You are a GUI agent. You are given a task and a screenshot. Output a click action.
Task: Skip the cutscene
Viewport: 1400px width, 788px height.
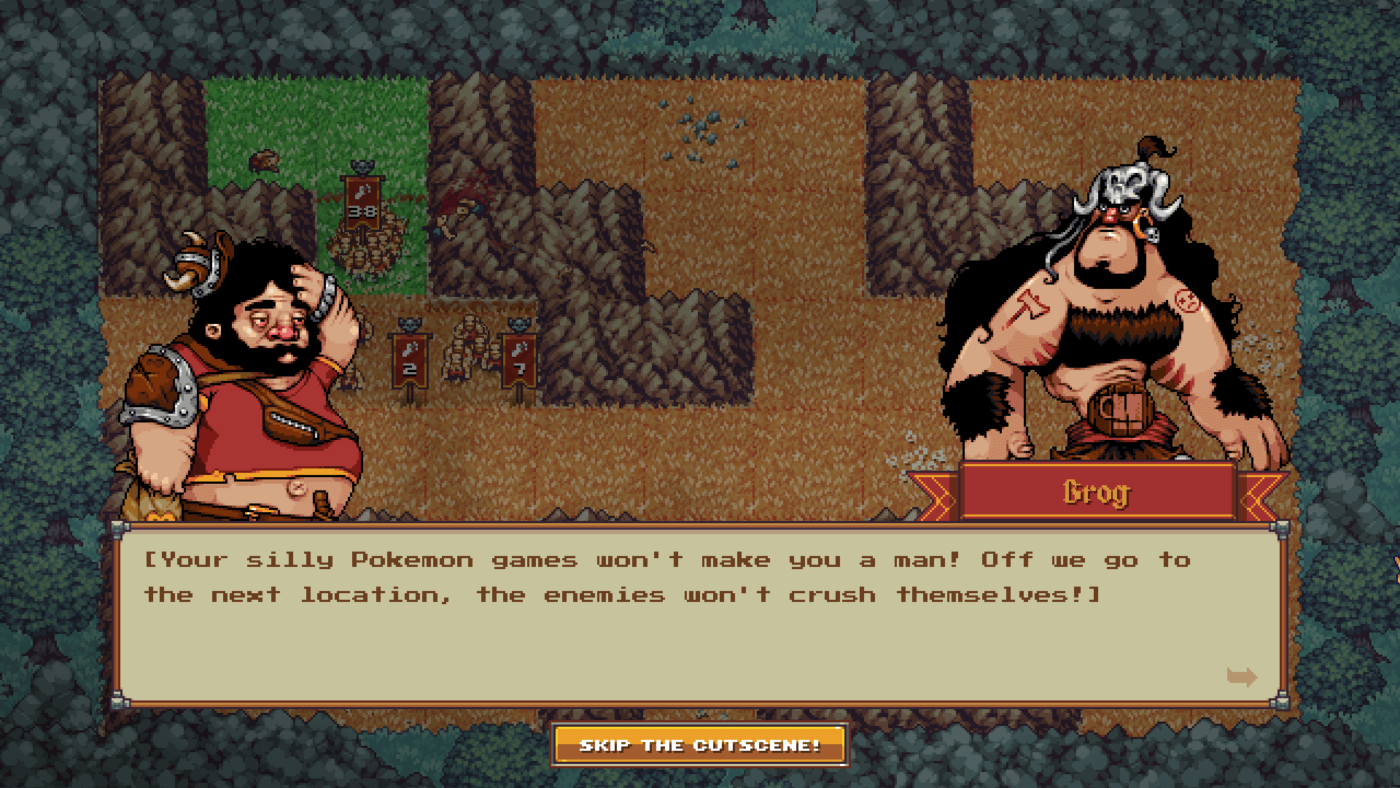(699, 745)
